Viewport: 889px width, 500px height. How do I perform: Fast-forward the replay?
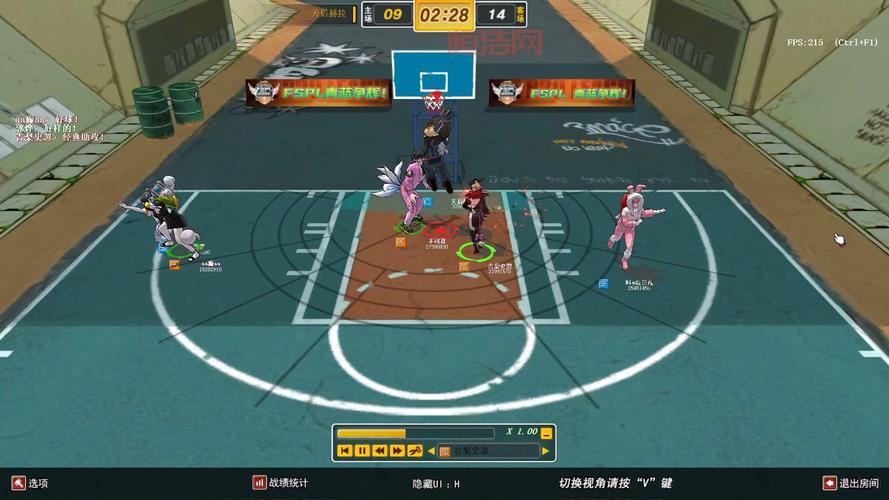[397, 451]
